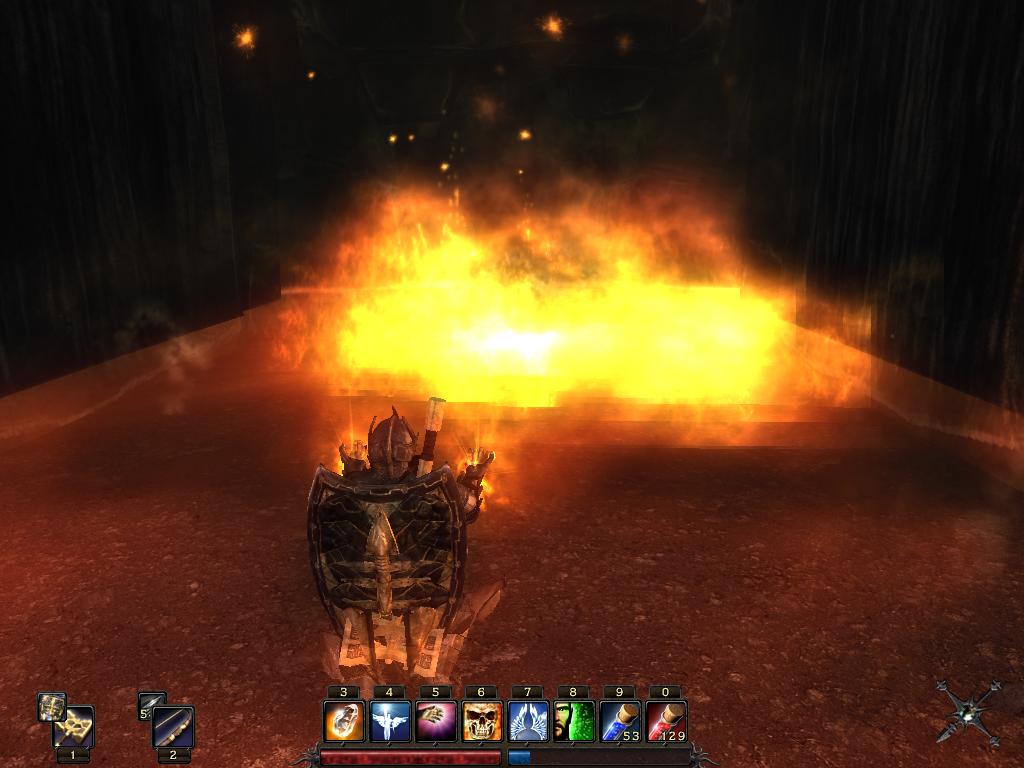
Task: Use the grasping hand spell on pink
Action: (436, 721)
